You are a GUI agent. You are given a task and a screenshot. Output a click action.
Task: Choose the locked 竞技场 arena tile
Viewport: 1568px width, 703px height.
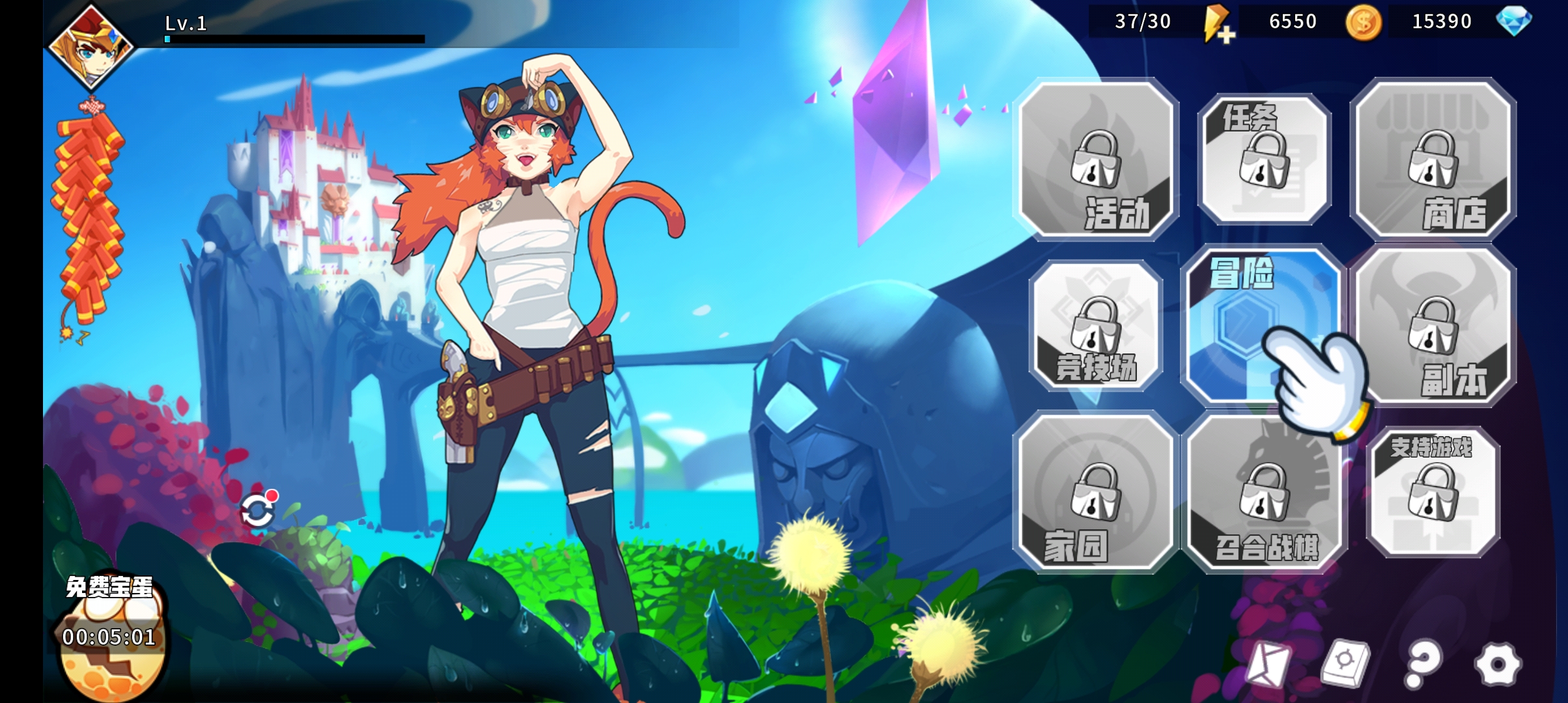[1097, 325]
